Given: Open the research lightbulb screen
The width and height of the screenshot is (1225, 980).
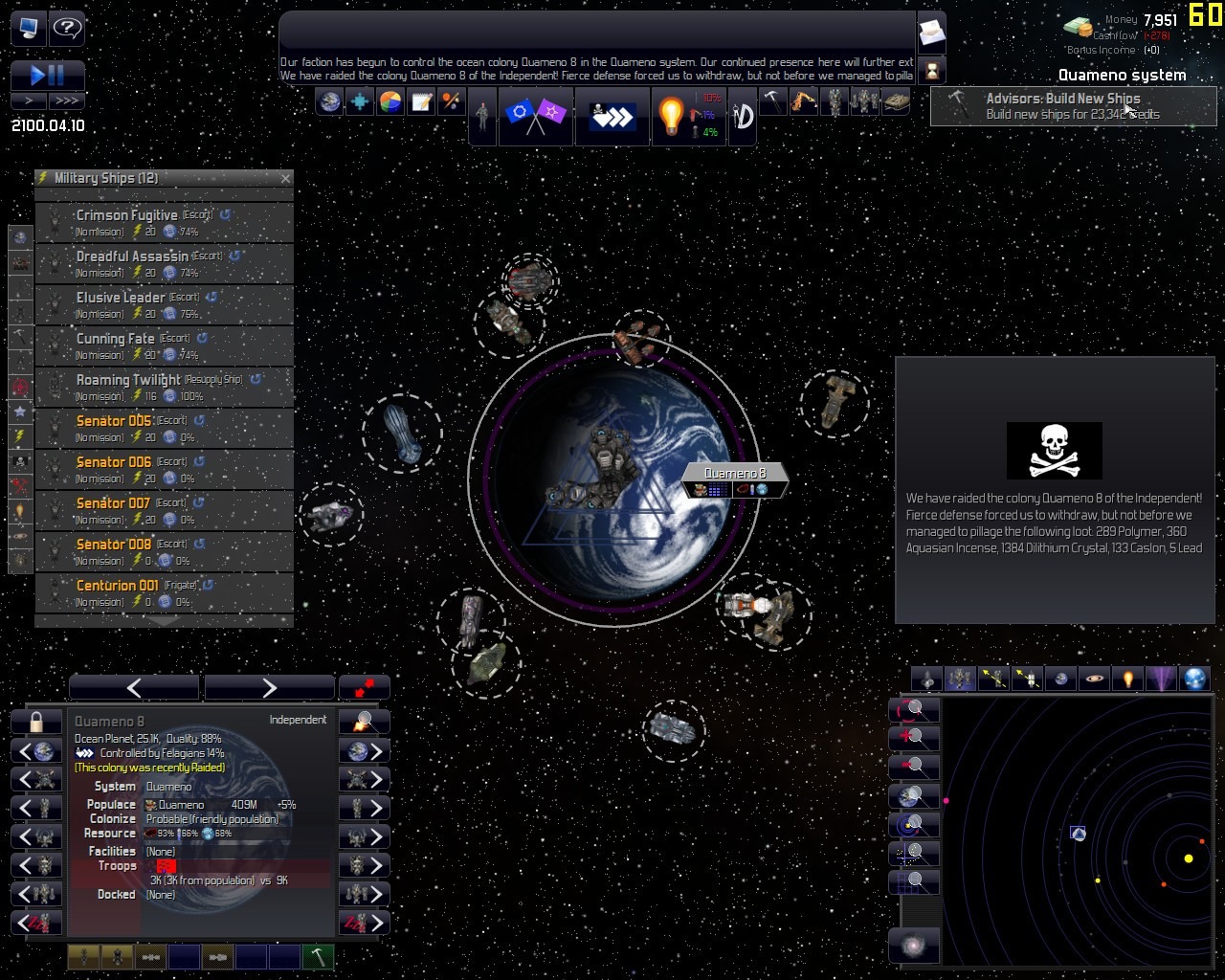Looking at the screenshot, I should point(670,117).
